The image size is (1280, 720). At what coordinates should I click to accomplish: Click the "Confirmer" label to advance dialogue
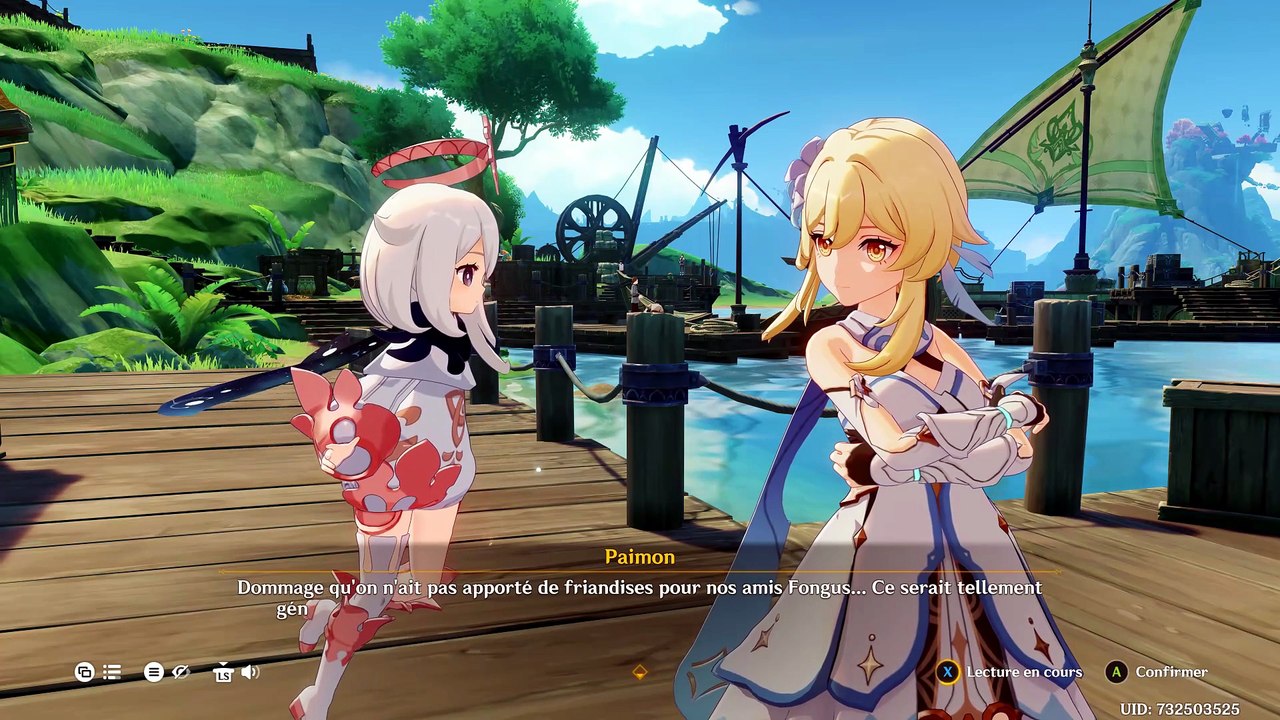tap(1171, 672)
